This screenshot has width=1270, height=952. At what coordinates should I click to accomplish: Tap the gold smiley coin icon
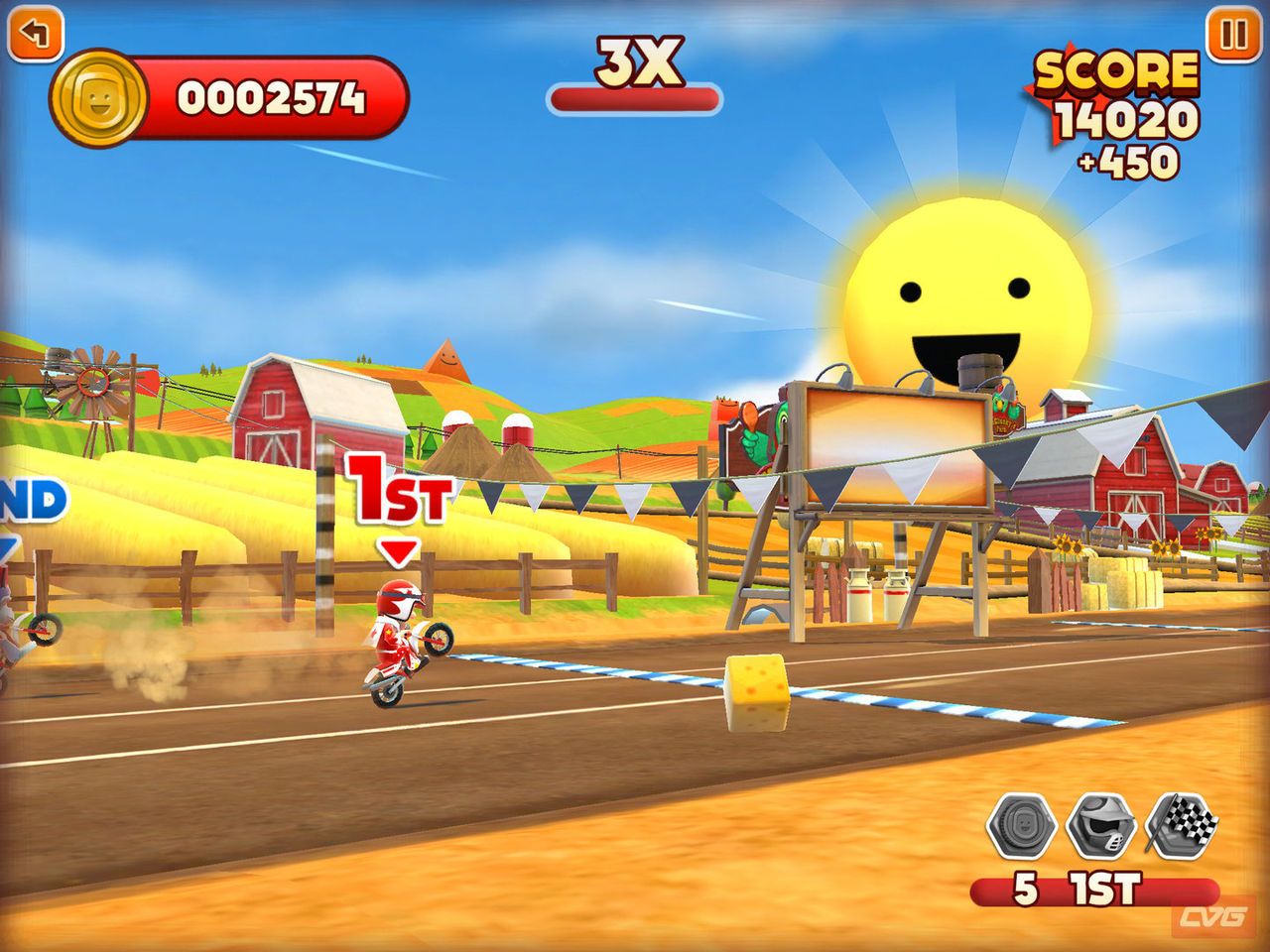(x=98, y=99)
